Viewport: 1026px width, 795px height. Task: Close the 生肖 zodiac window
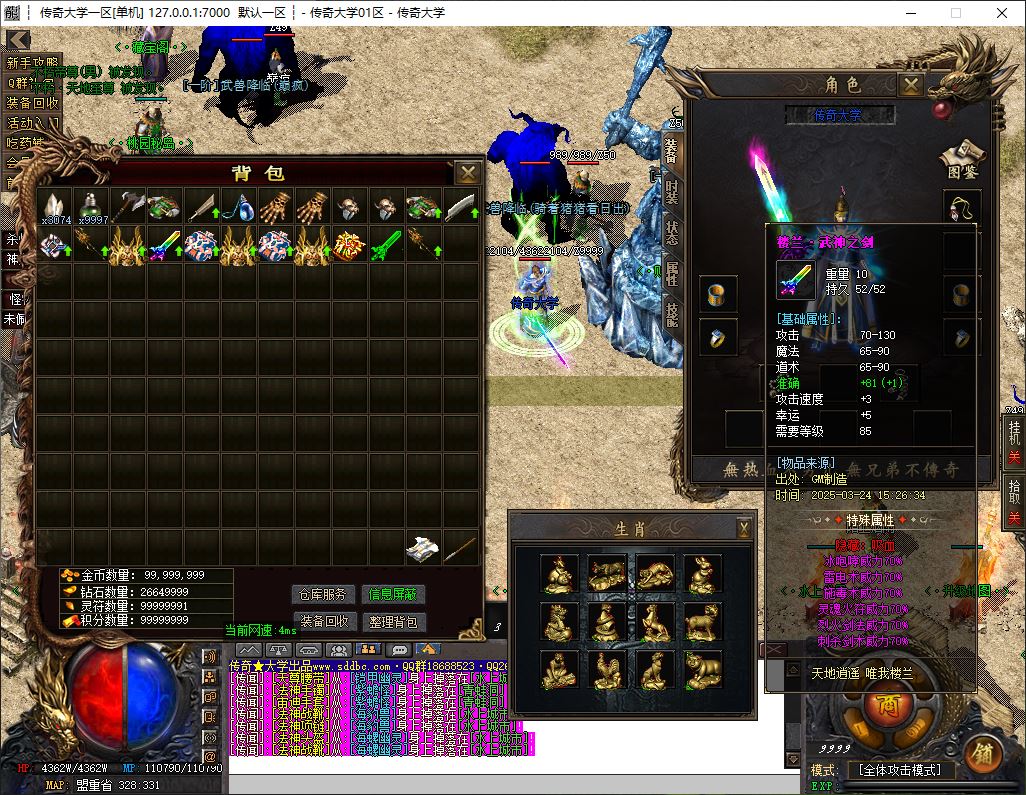744,527
